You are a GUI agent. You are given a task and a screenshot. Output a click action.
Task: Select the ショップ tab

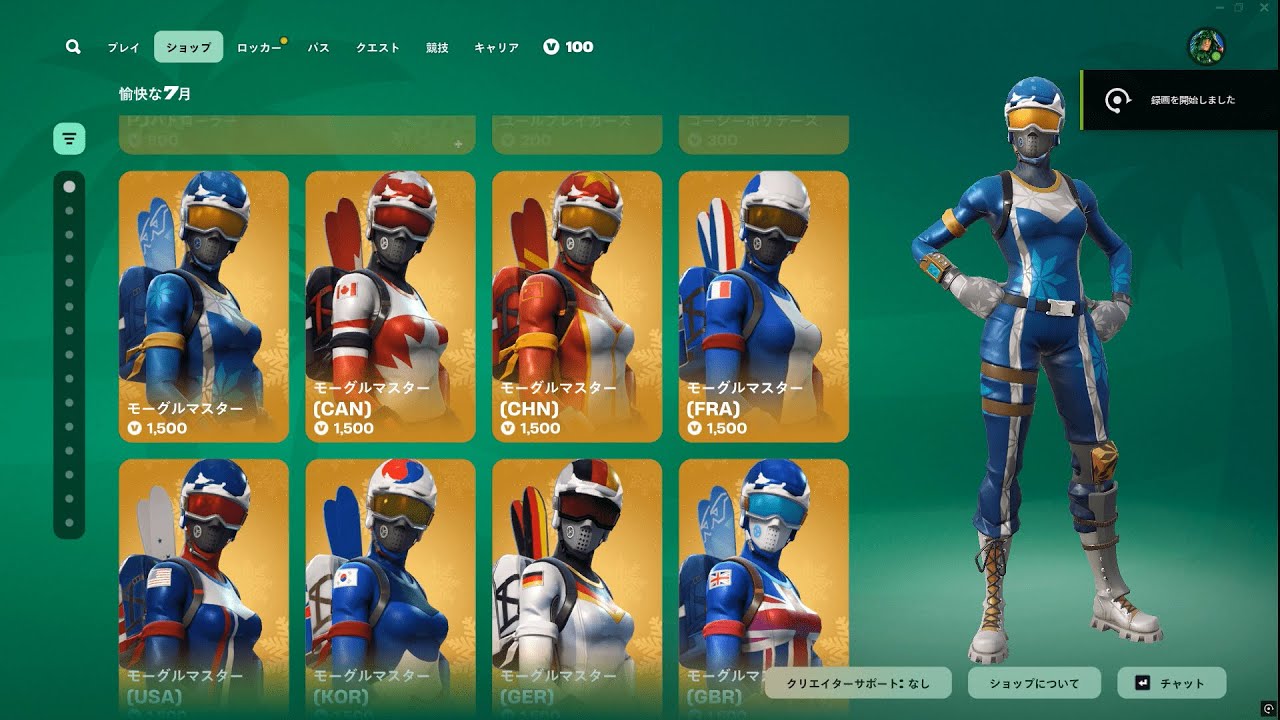pyautogui.click(x=188, y=47)
